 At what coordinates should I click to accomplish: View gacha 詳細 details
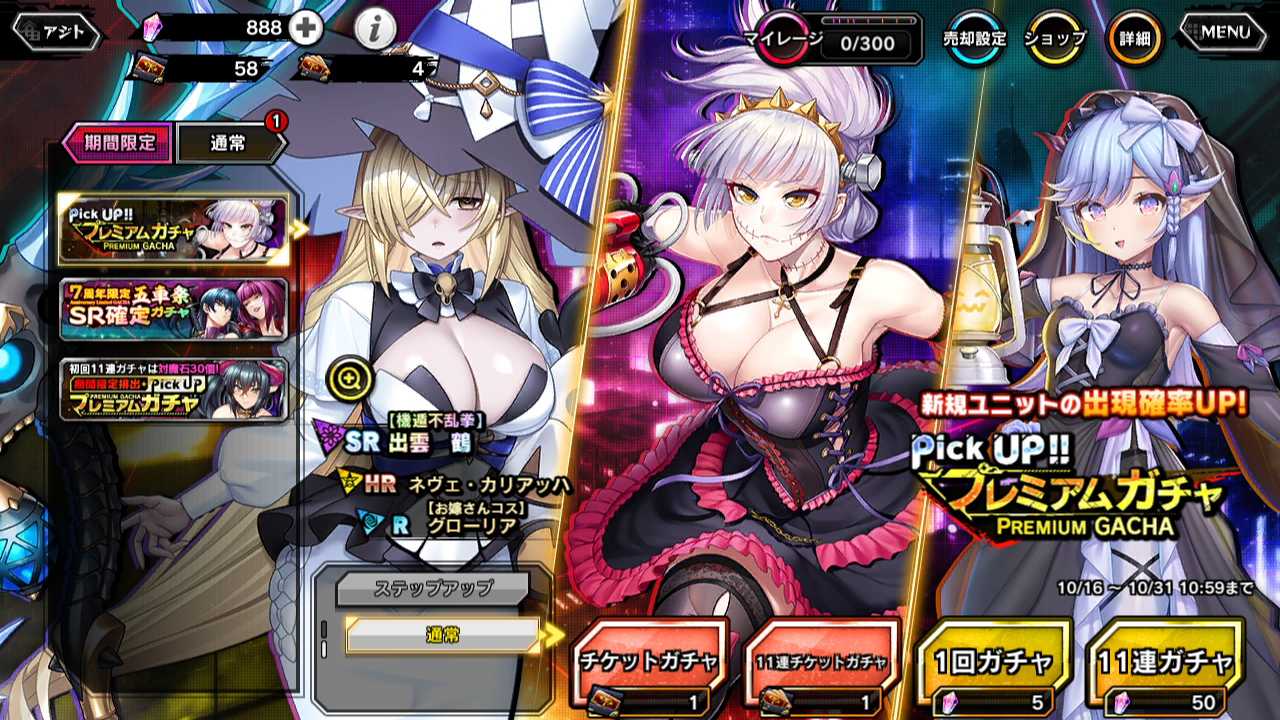pos(1134,38)
